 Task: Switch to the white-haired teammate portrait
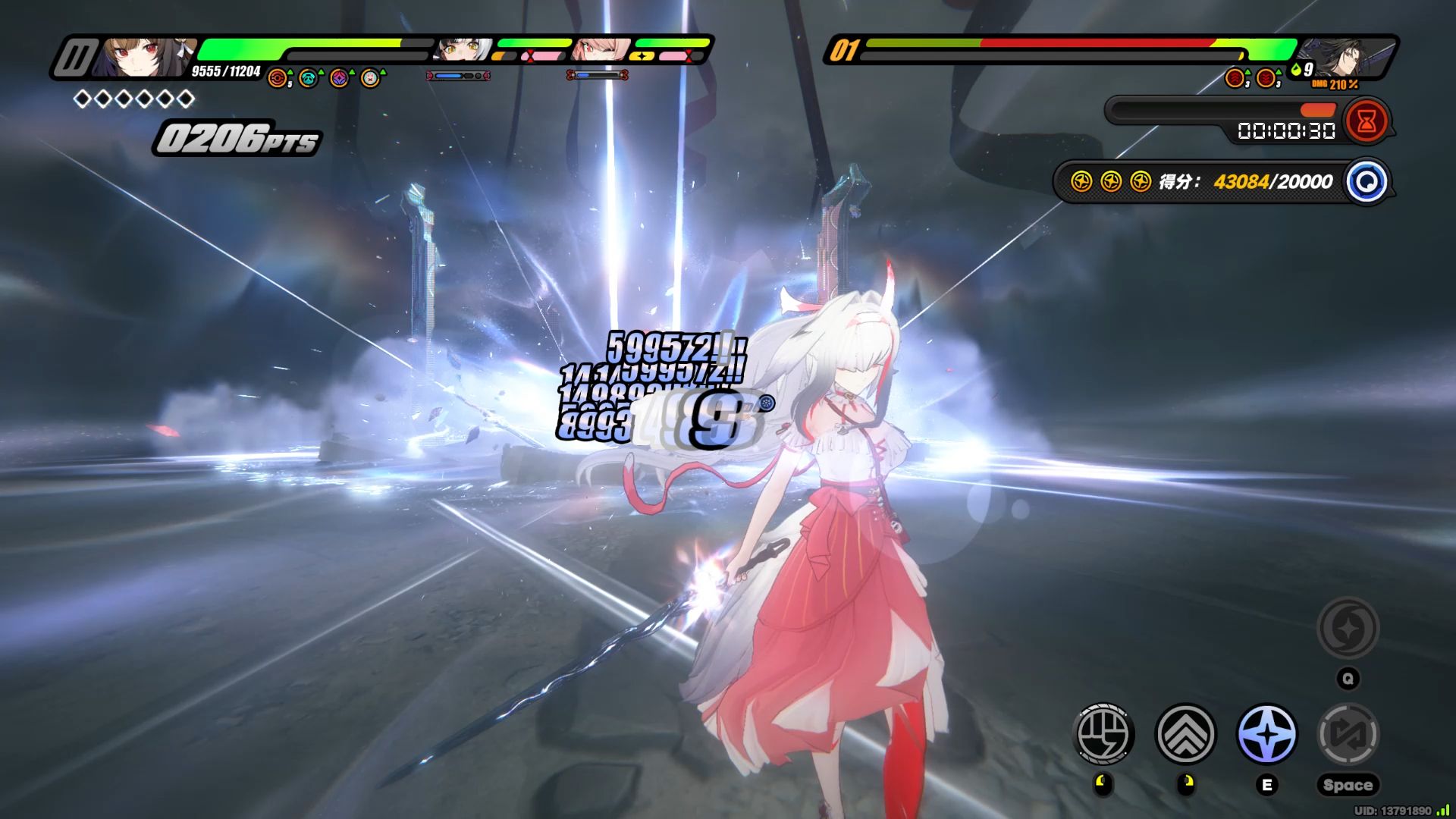coord(463,51)
